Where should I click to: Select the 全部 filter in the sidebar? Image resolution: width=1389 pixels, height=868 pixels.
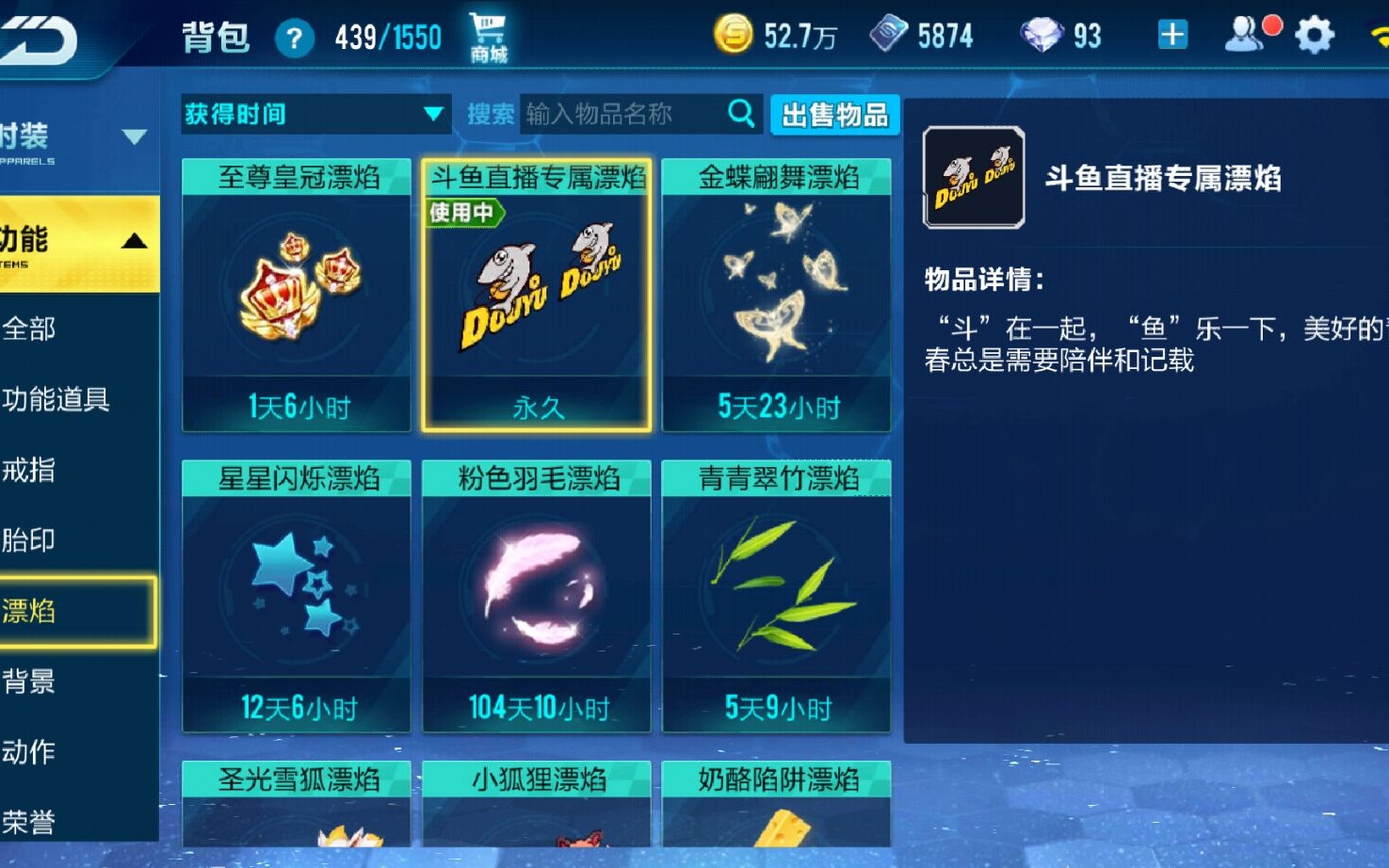(x=28, y=330)
